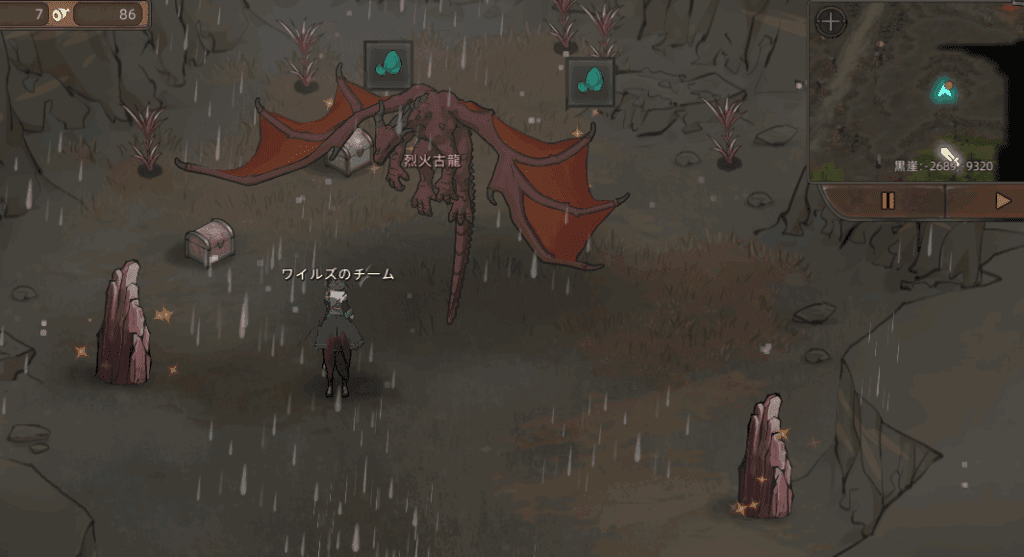Image resolution: width=1024 pixels, height=557 pixels.
Task: Open the minimap terrain view
Action: (900, 110)
